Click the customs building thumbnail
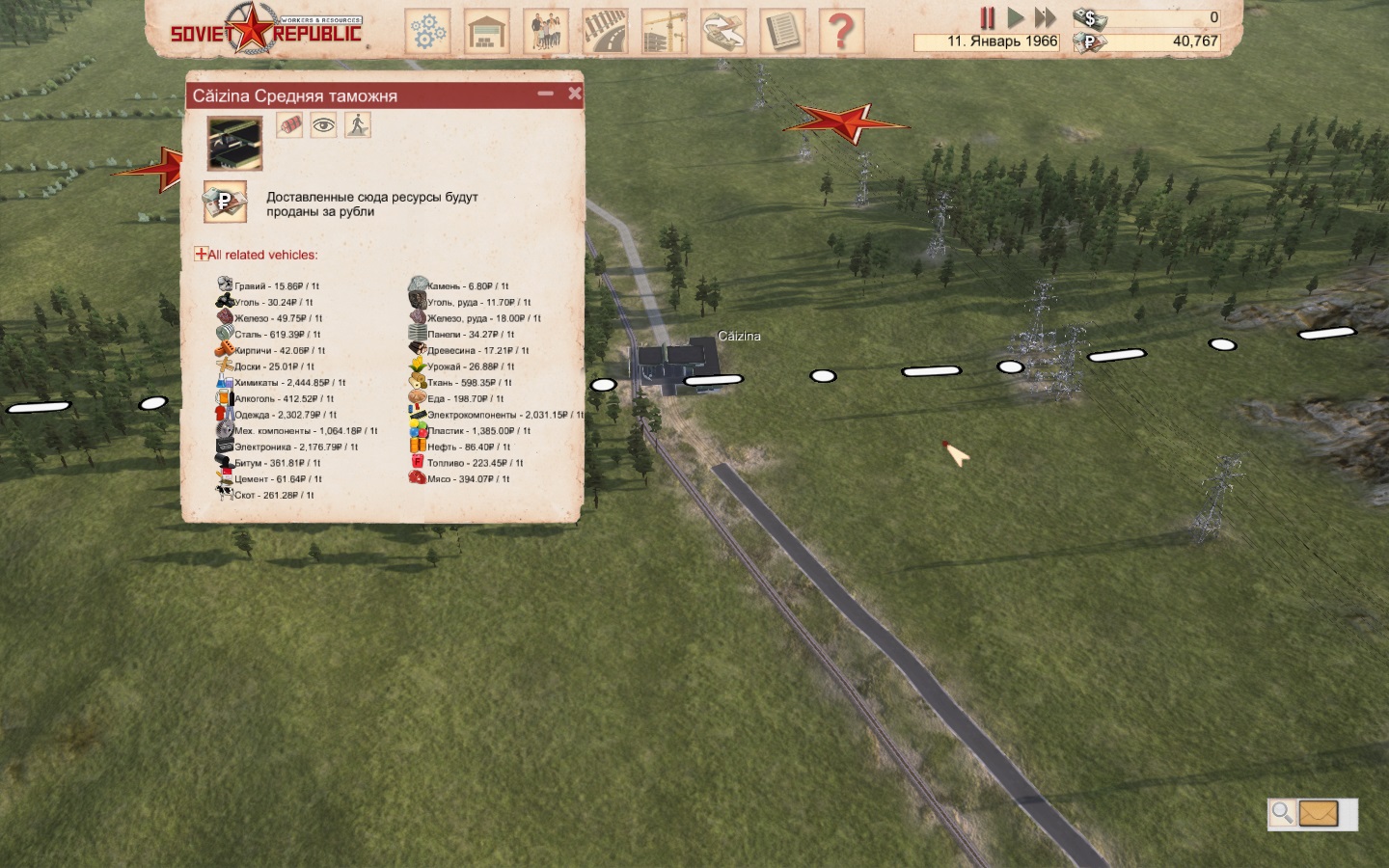This screenshot has height=868, width=1389. tap(234, 144)
